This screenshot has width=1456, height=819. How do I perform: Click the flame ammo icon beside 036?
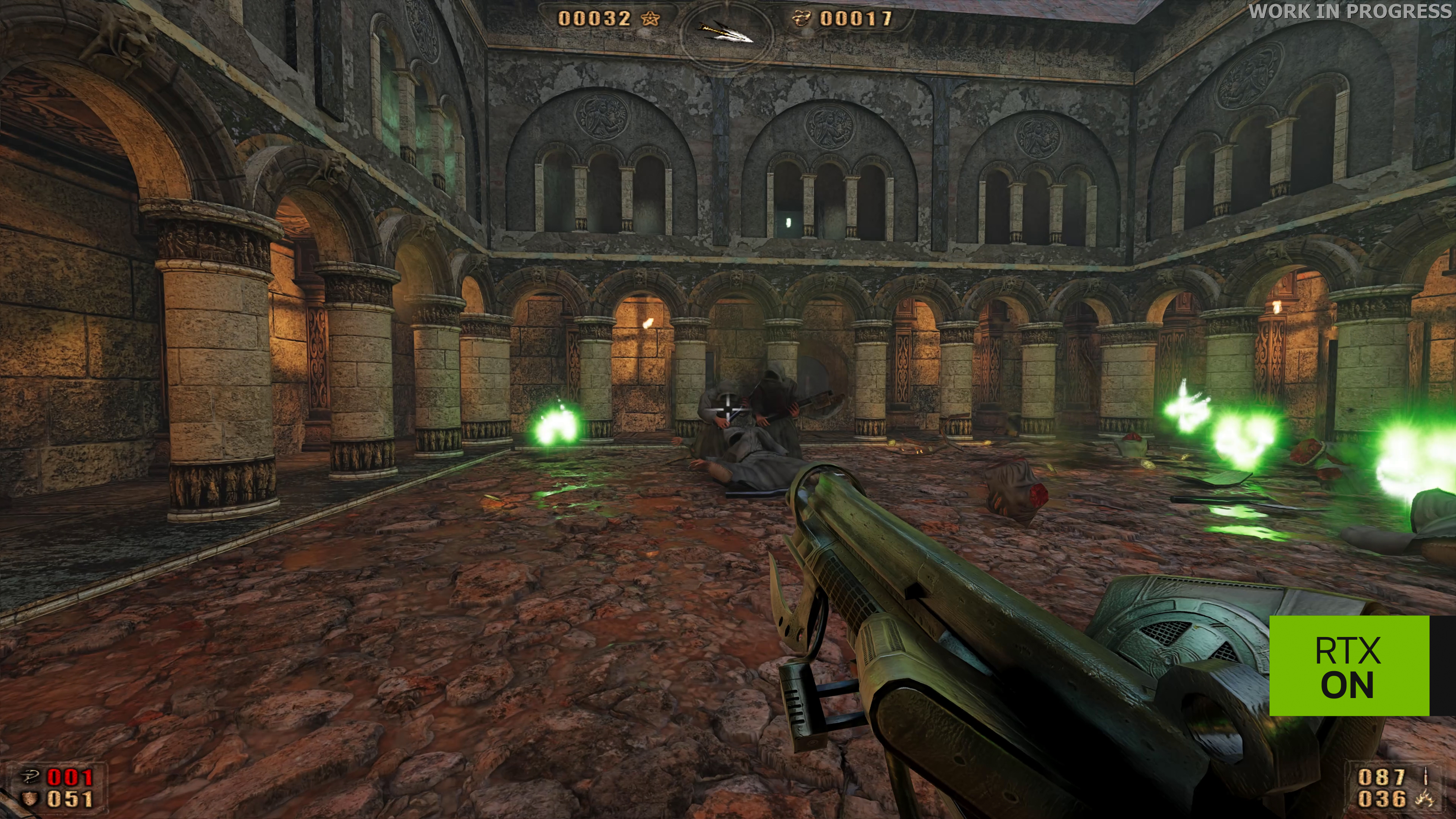[1425, 799]
